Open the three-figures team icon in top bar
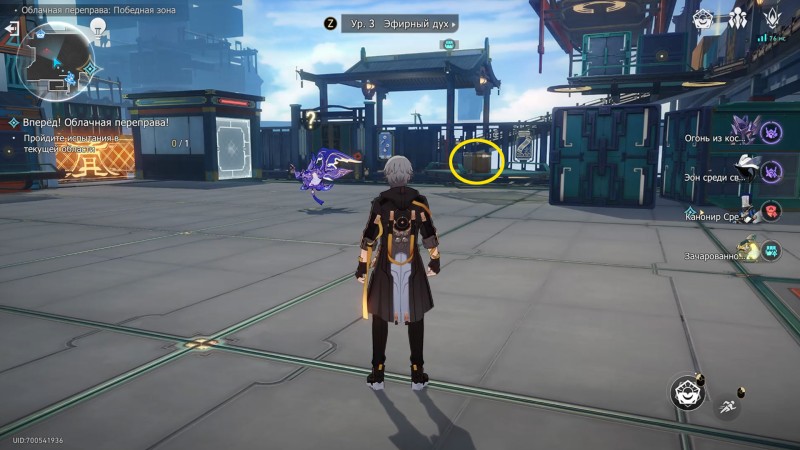 point(739,18)
